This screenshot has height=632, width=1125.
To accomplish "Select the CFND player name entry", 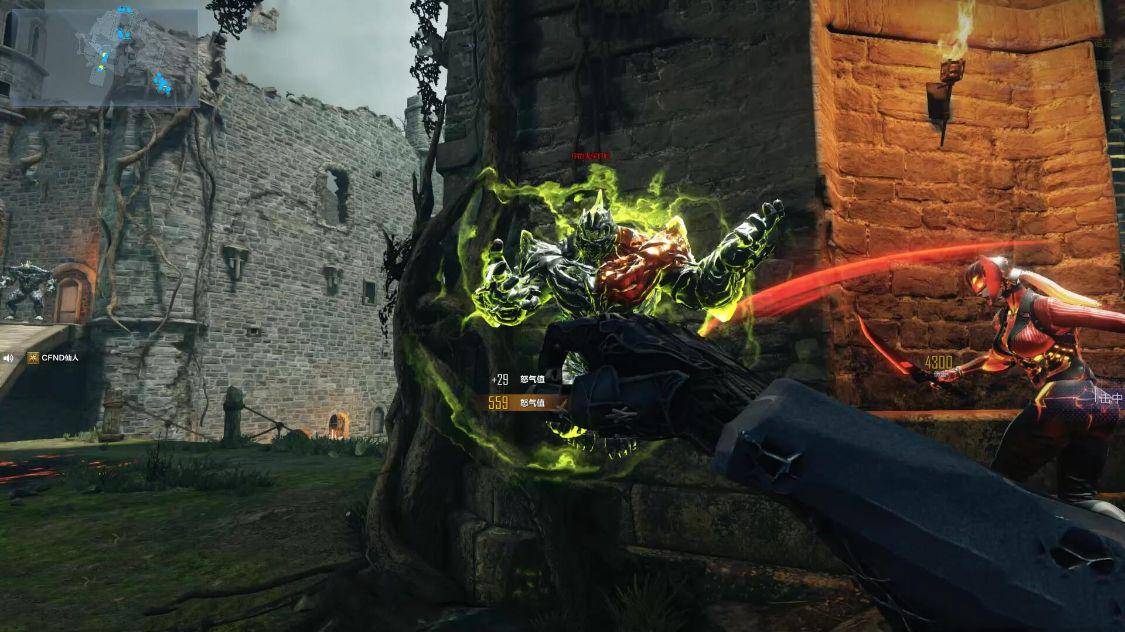I will [x=60, y=357].
